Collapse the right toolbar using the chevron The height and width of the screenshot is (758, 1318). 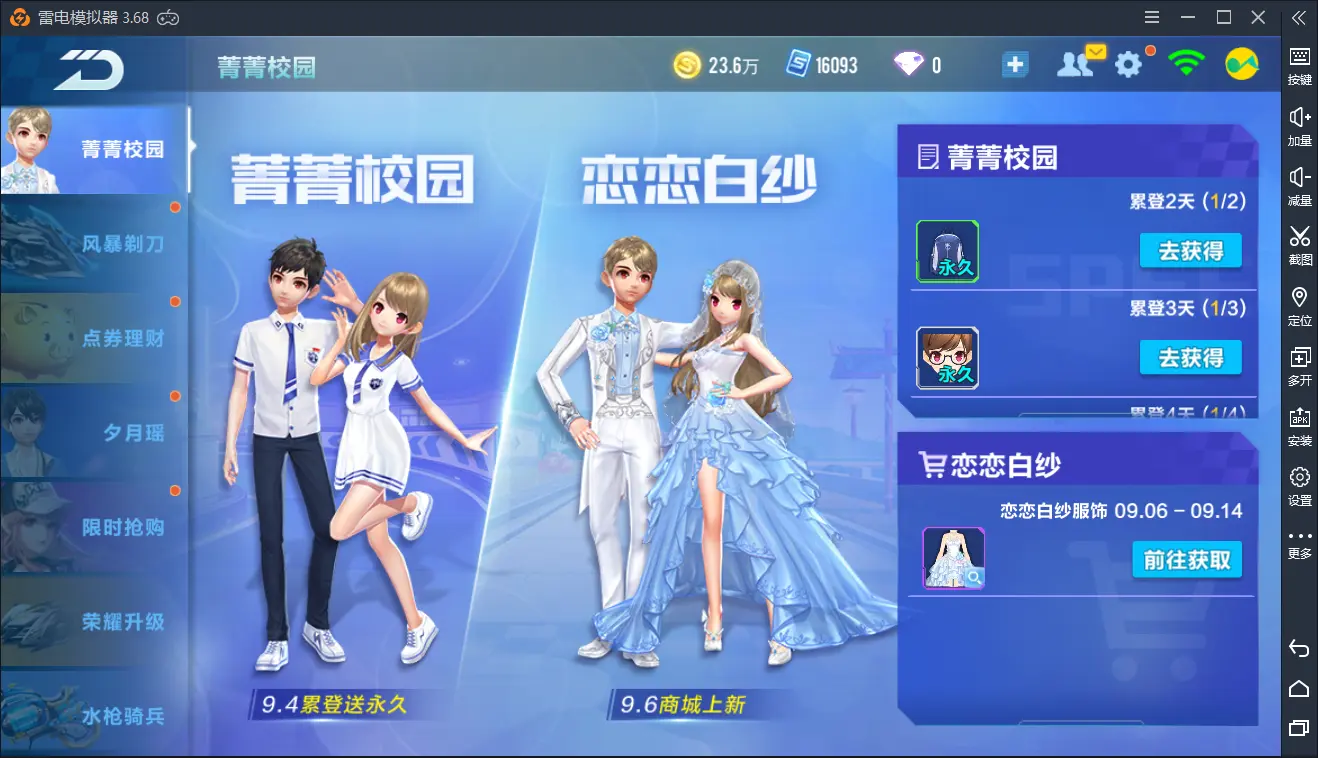pos(1300,17)
